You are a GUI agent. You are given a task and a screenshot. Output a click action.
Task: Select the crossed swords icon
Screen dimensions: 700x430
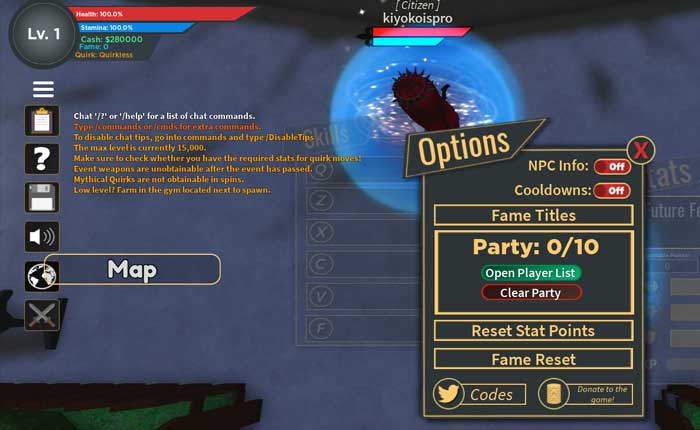tap(42, 315)
